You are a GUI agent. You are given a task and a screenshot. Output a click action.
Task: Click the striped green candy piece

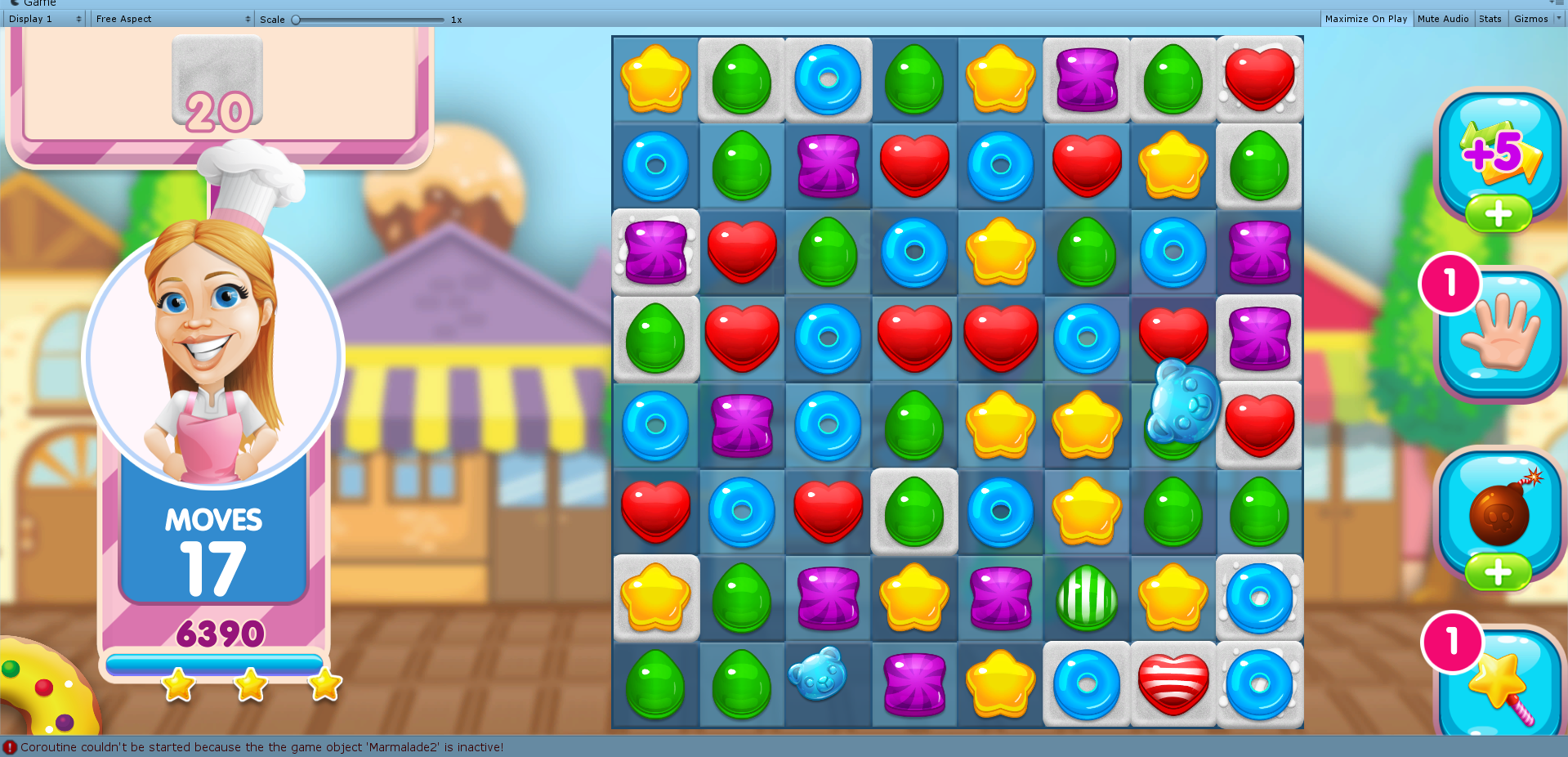pyautogui.click(x=1087, y=599)
